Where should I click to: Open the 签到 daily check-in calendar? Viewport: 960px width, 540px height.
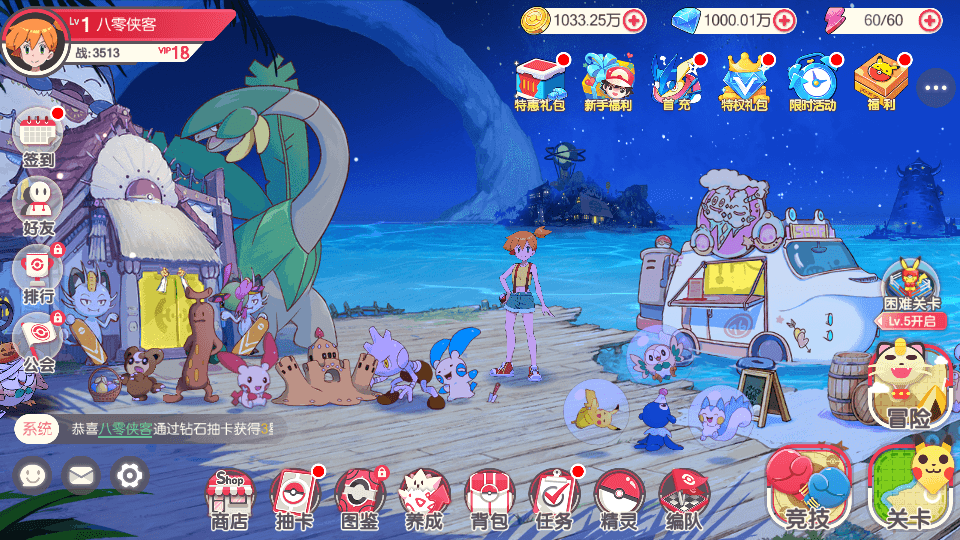pos(38,138)
